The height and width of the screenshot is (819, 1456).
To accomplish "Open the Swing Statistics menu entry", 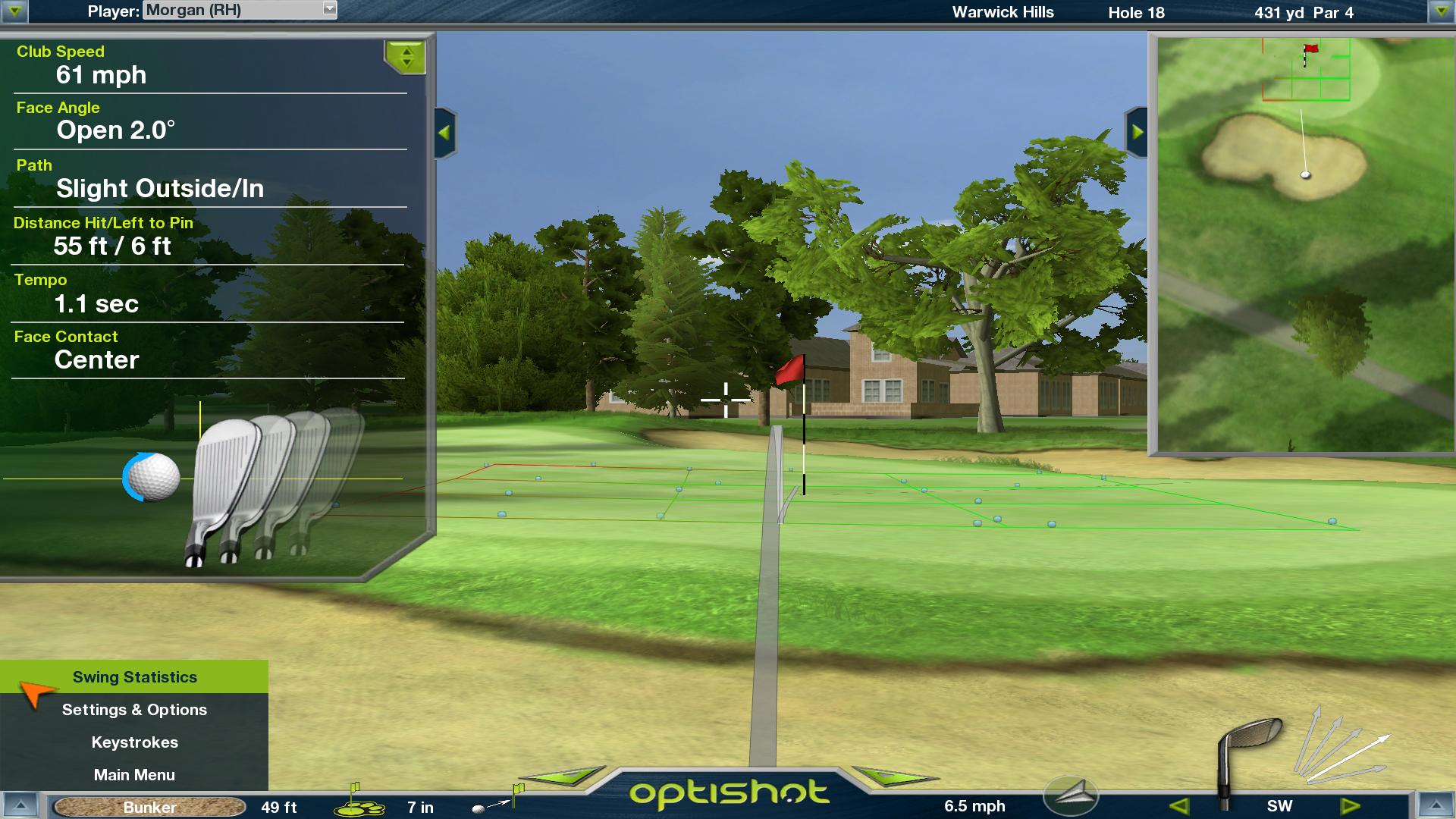I will 134,677.
